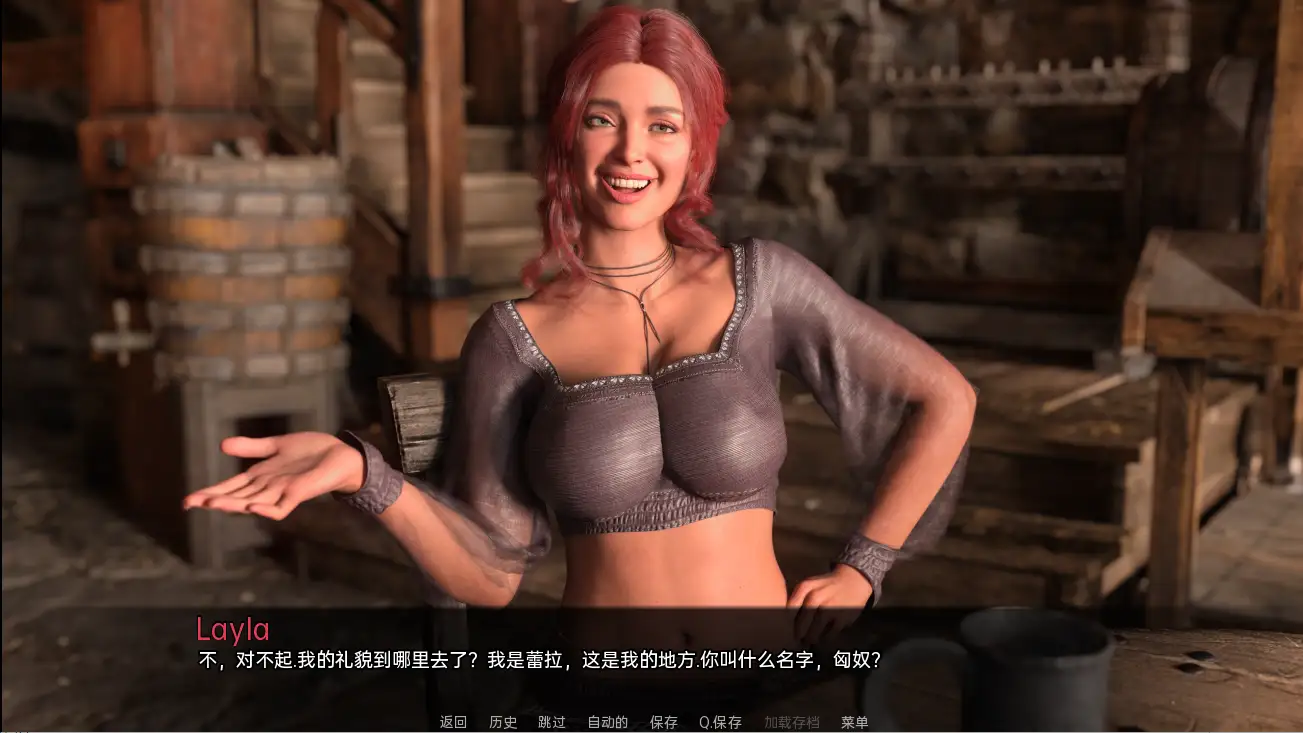Review past messages through 历史
Image resolution: width=1303 pixels, height=733 pixels.
503,721
